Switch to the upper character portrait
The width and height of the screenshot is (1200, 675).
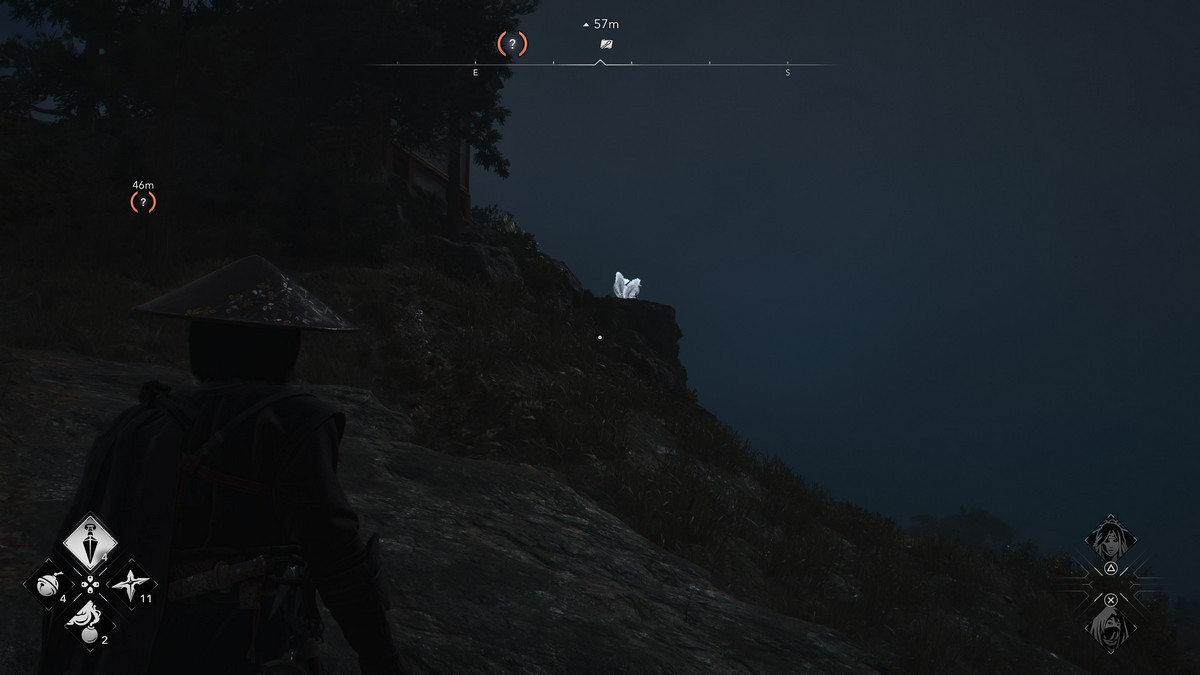[x=1110, y=541]
